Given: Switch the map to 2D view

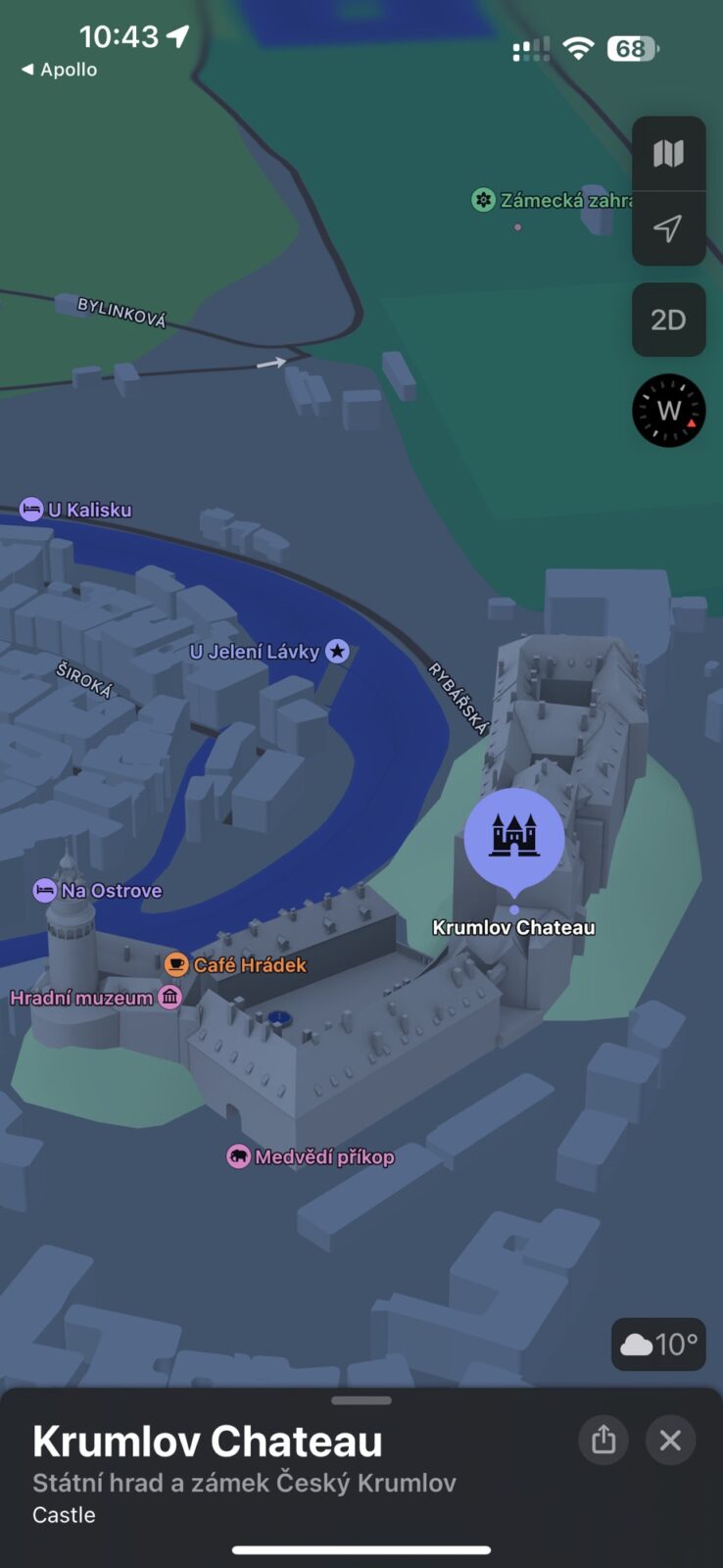Looking at the screenshot, I should coord(668,319).
